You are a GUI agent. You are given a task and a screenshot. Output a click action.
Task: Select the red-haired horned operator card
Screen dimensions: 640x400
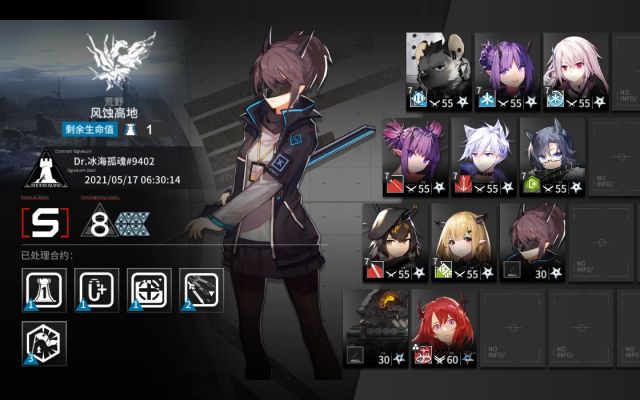click(x=442, y=326)
